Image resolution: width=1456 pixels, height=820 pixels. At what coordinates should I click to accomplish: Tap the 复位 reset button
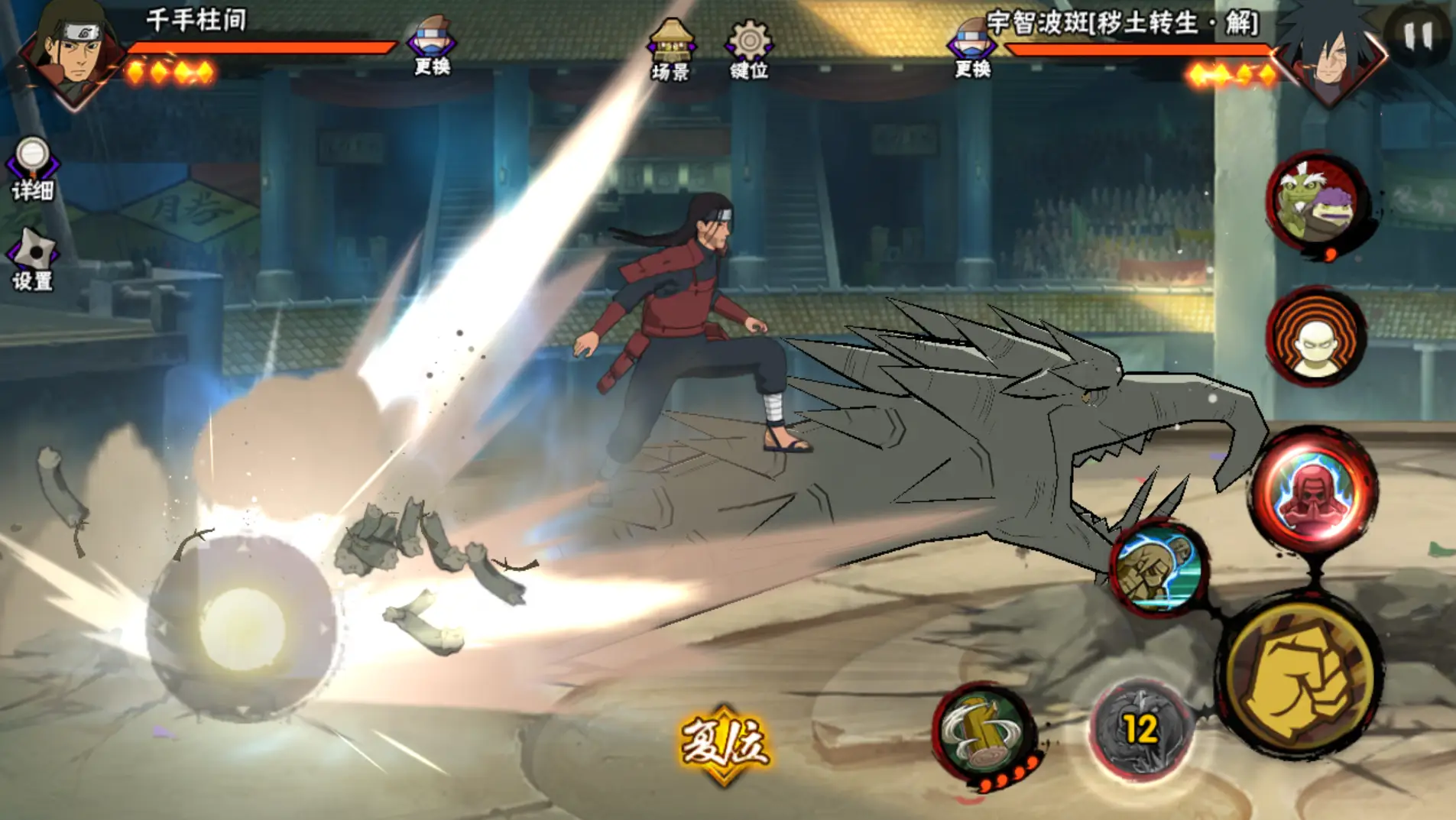pos(724,744)
